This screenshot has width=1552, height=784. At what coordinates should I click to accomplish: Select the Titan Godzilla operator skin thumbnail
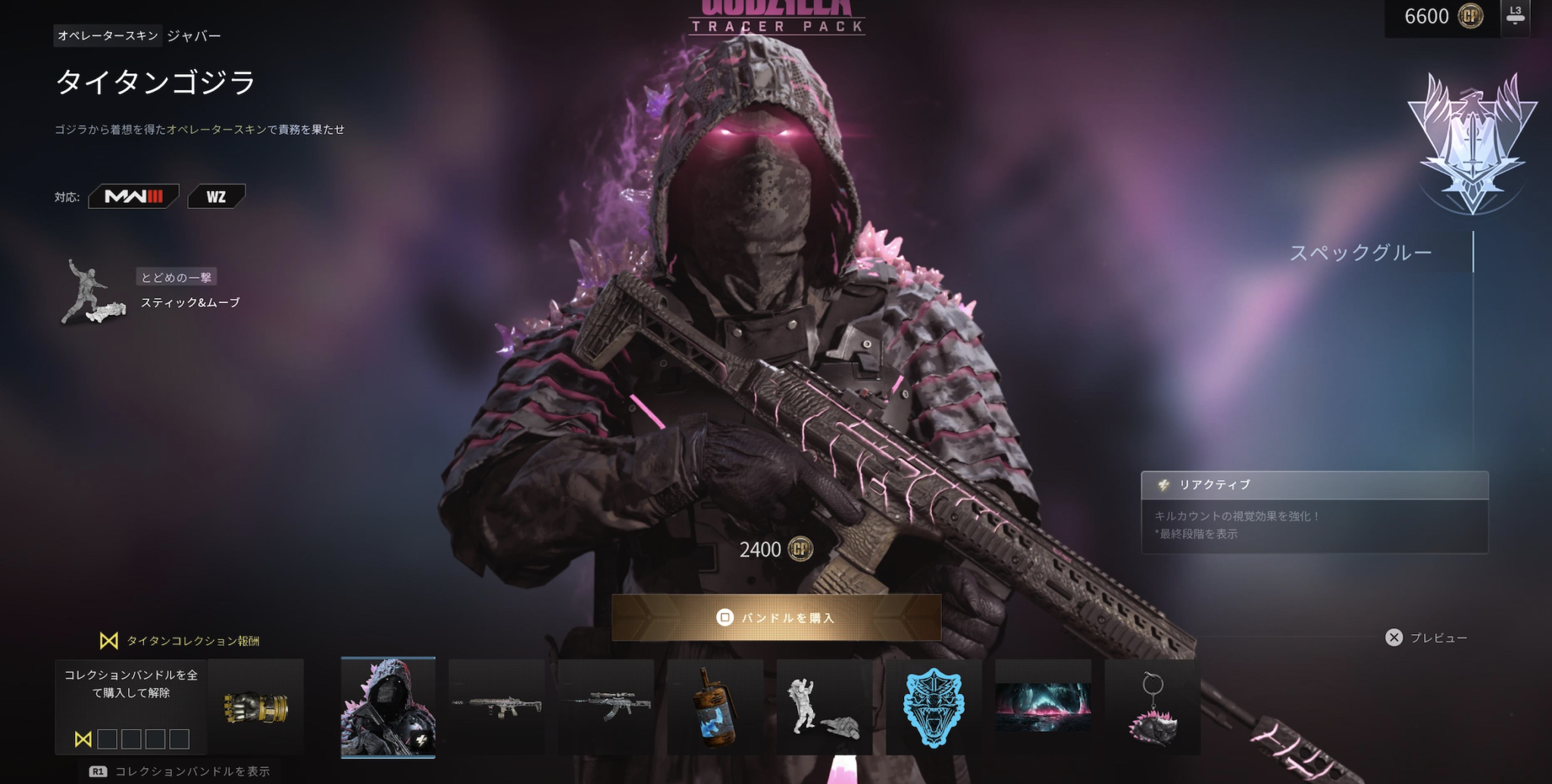388,707
